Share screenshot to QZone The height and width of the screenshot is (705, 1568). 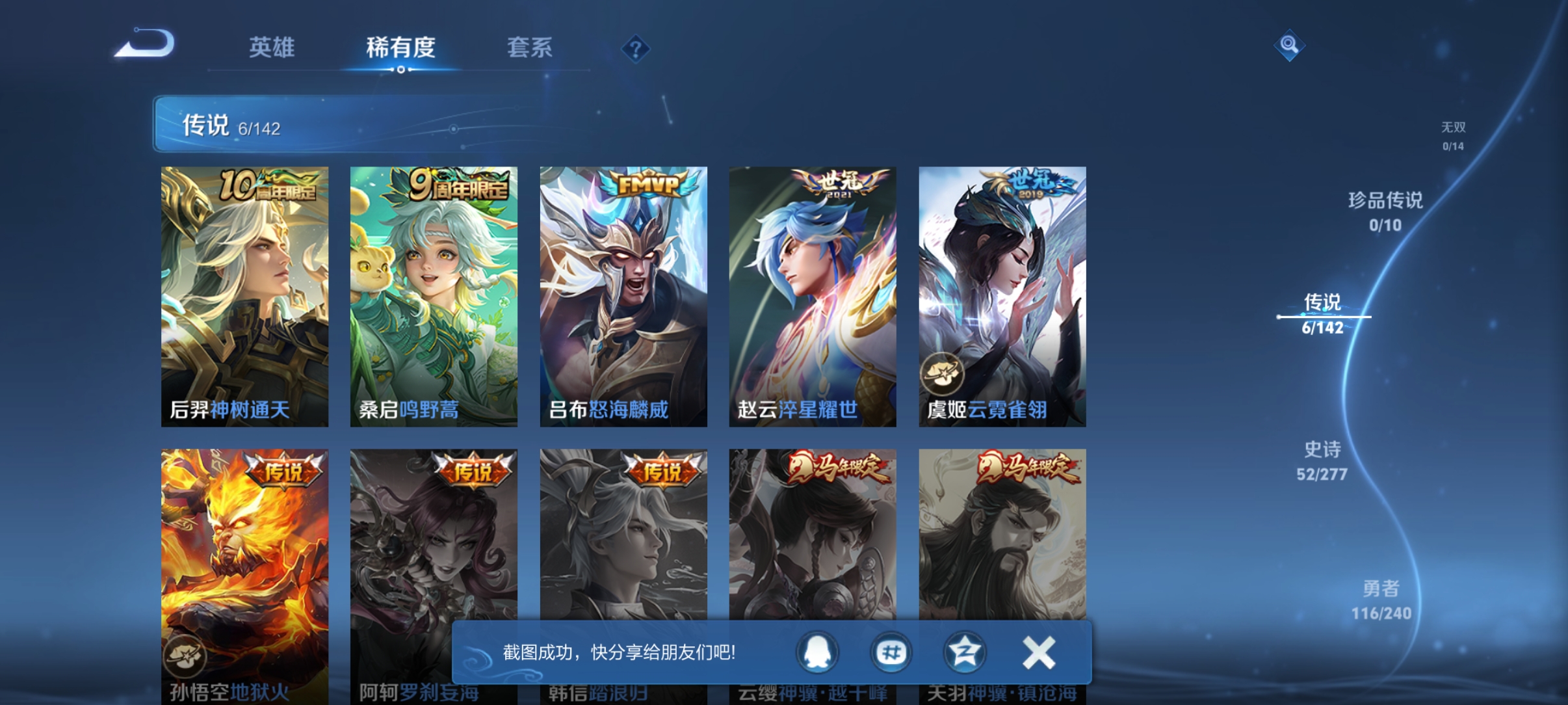(x=967, y=654)
